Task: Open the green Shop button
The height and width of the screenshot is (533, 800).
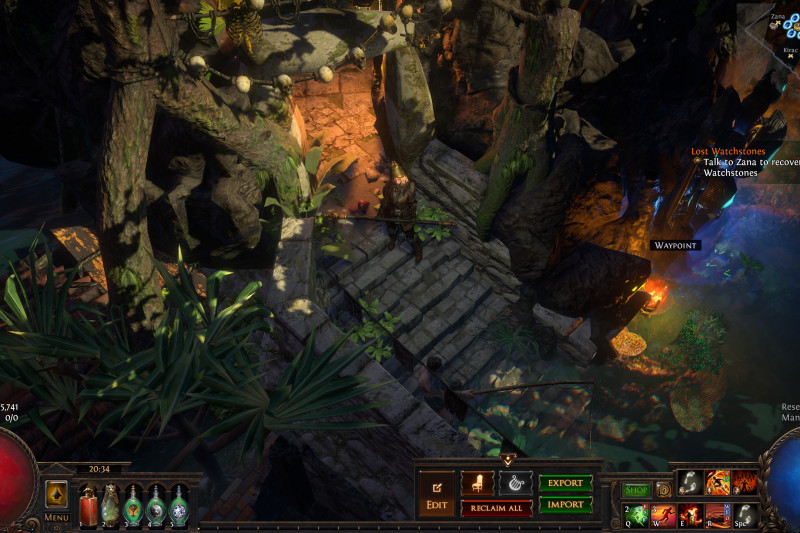Action: click(637, 490)
